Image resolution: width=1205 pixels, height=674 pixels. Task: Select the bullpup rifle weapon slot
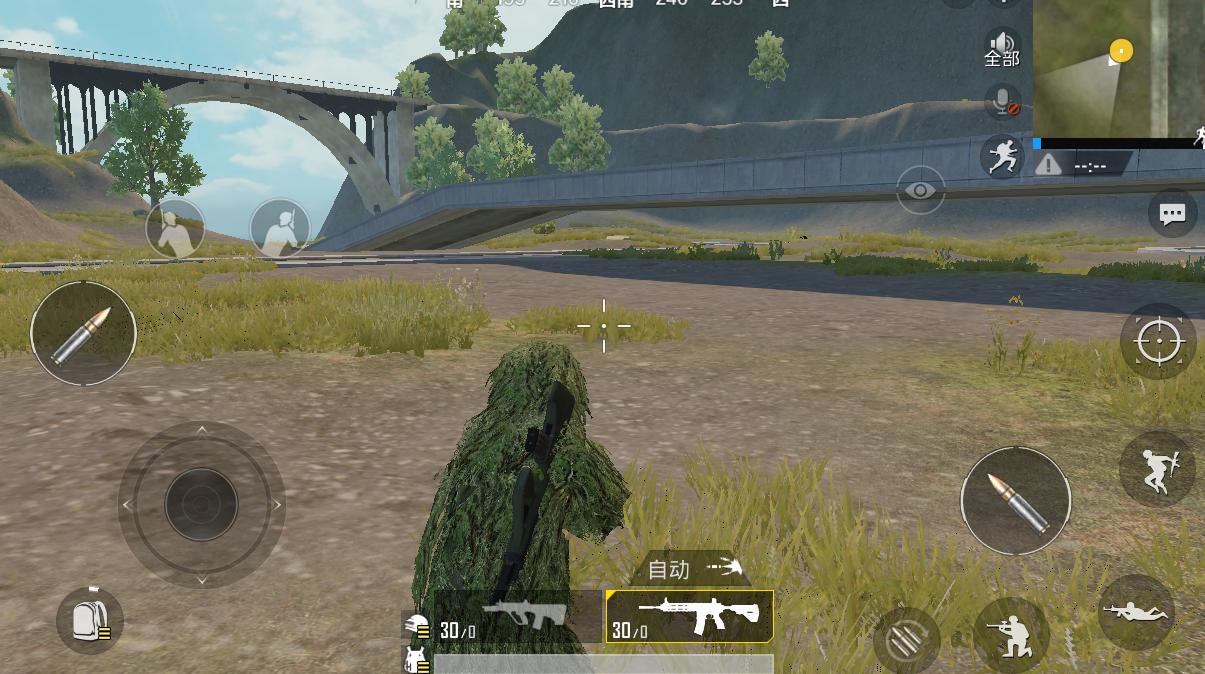pos(518,615)
